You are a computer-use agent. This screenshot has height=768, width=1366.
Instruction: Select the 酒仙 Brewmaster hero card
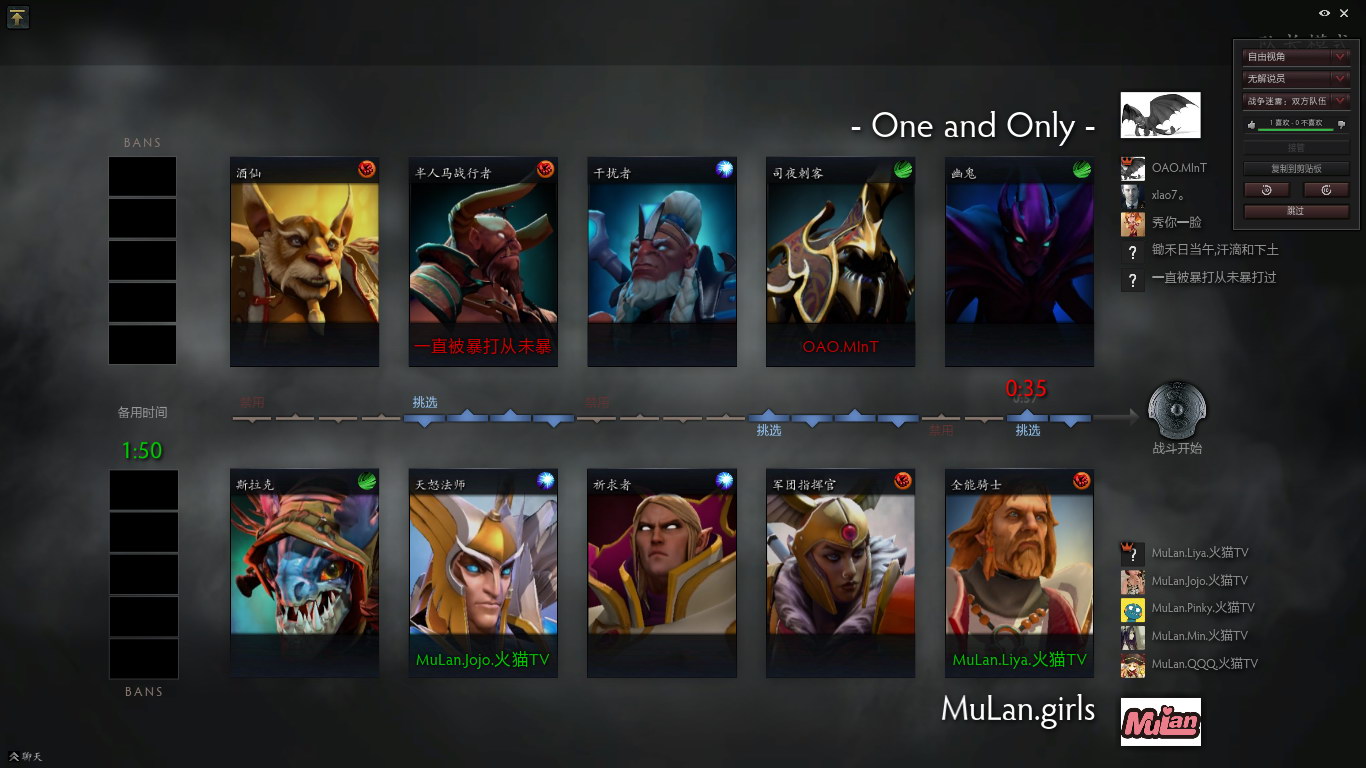pyautogui.click(x=304, y=262)
